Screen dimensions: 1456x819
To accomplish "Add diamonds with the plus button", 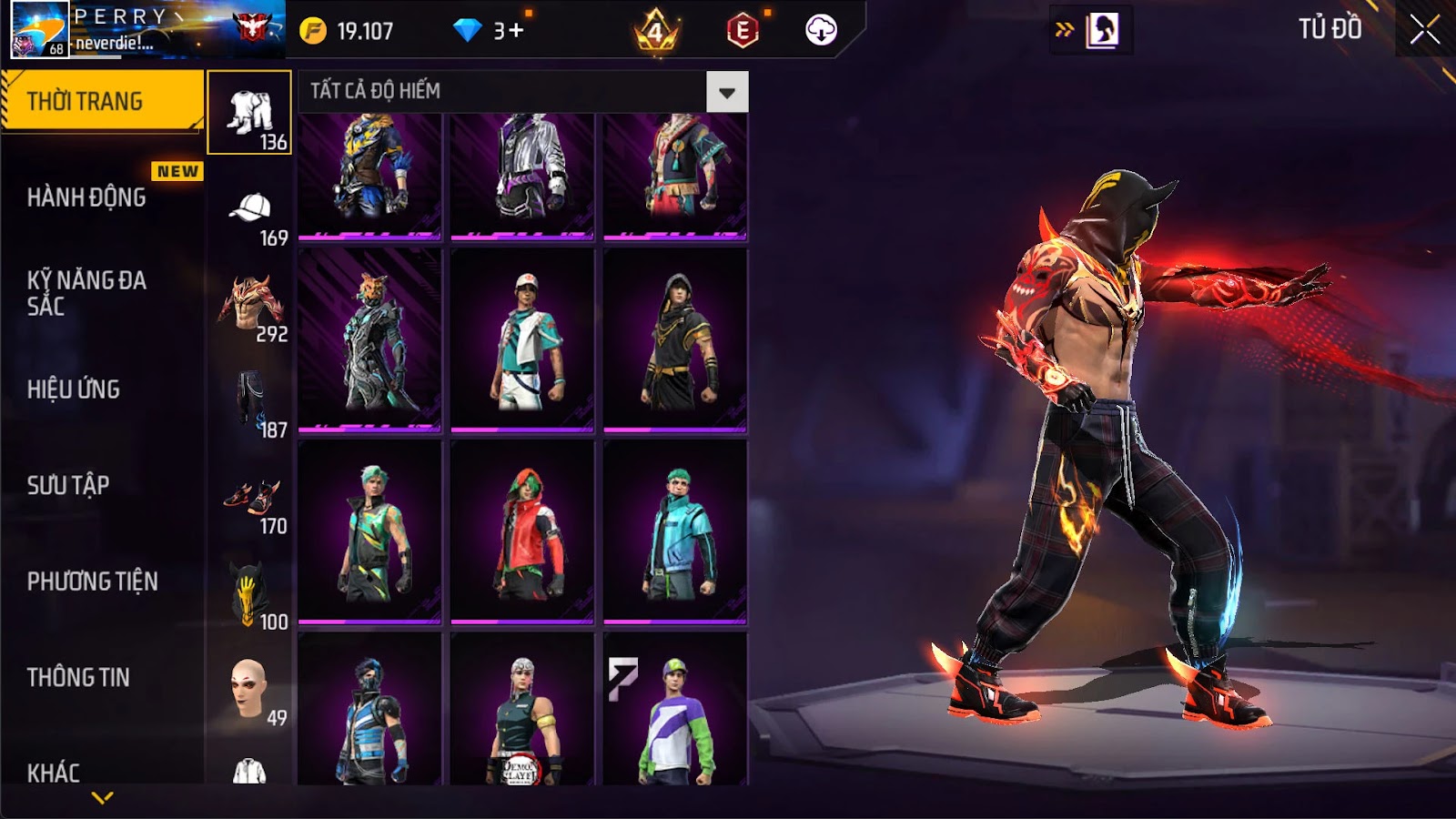I will [x=516, y=31].
